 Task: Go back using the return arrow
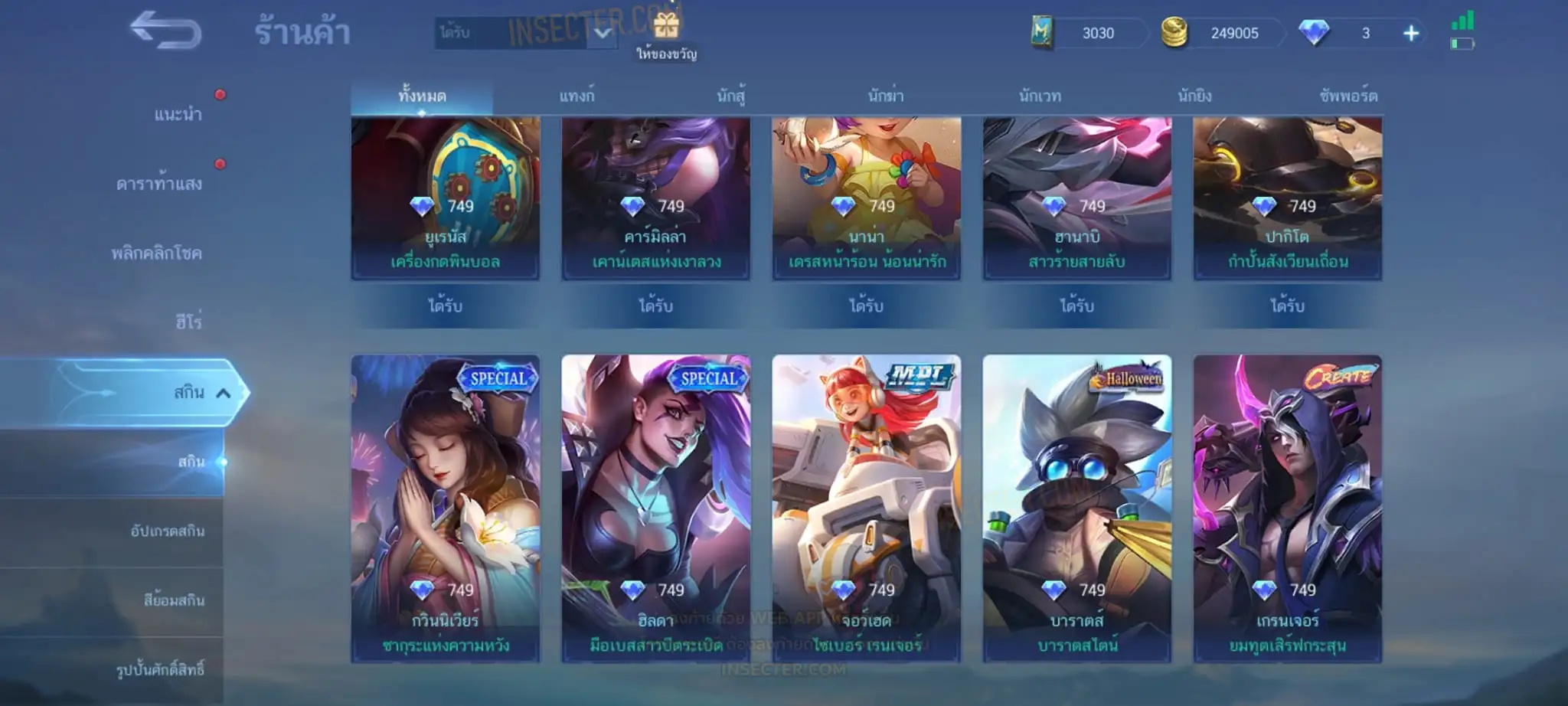tap(165, 31)
